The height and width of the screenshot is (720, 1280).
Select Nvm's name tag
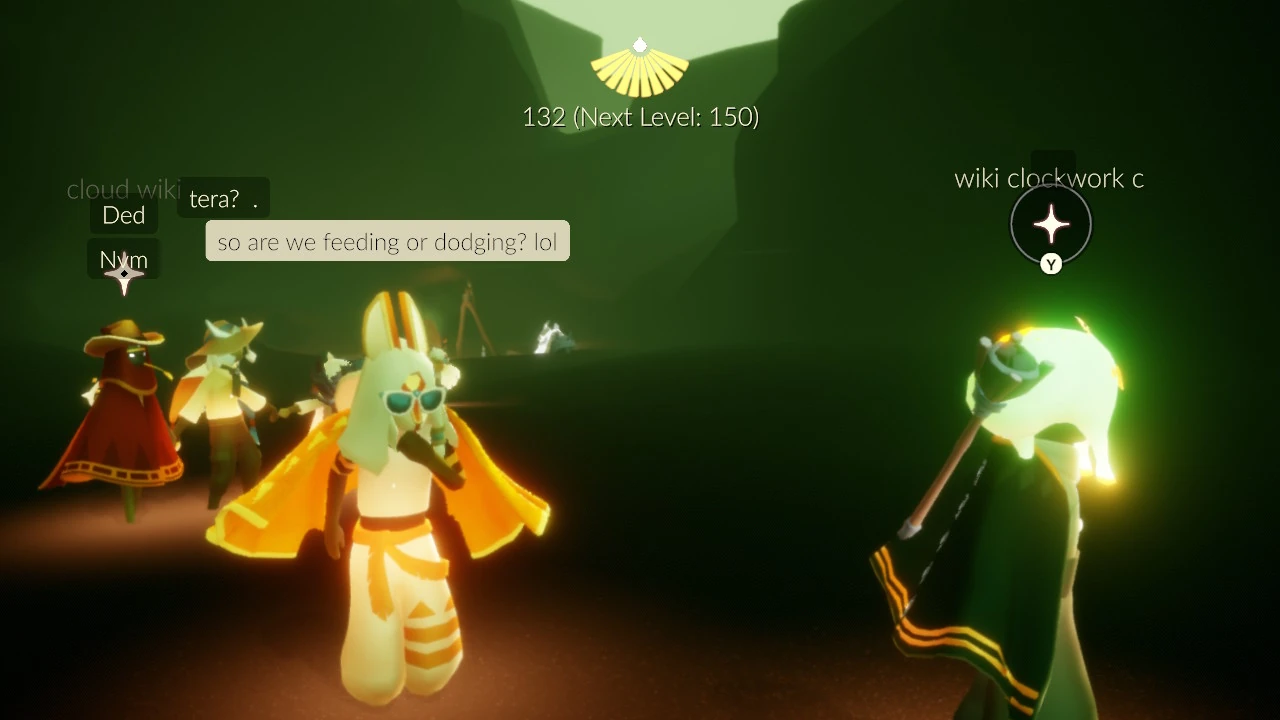tap(123, 259)
